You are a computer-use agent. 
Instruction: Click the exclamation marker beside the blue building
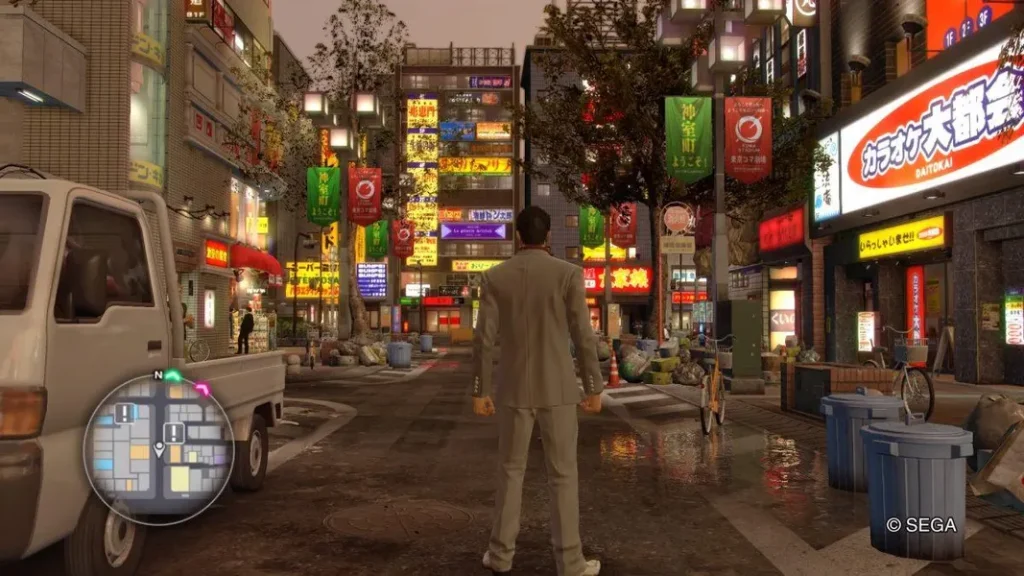124,413
